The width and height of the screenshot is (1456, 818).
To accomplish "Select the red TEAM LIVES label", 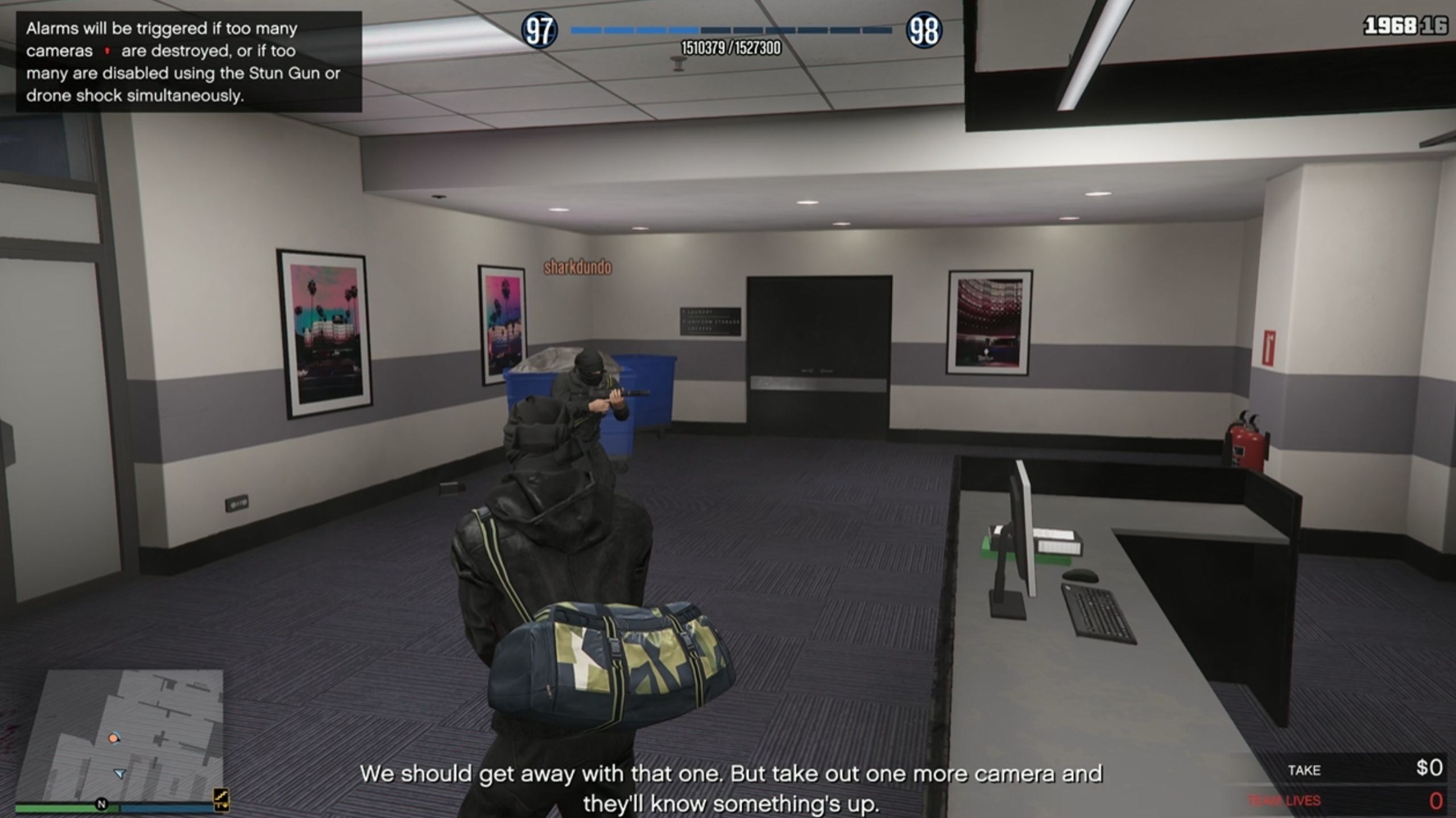I will click(1284, 800).
